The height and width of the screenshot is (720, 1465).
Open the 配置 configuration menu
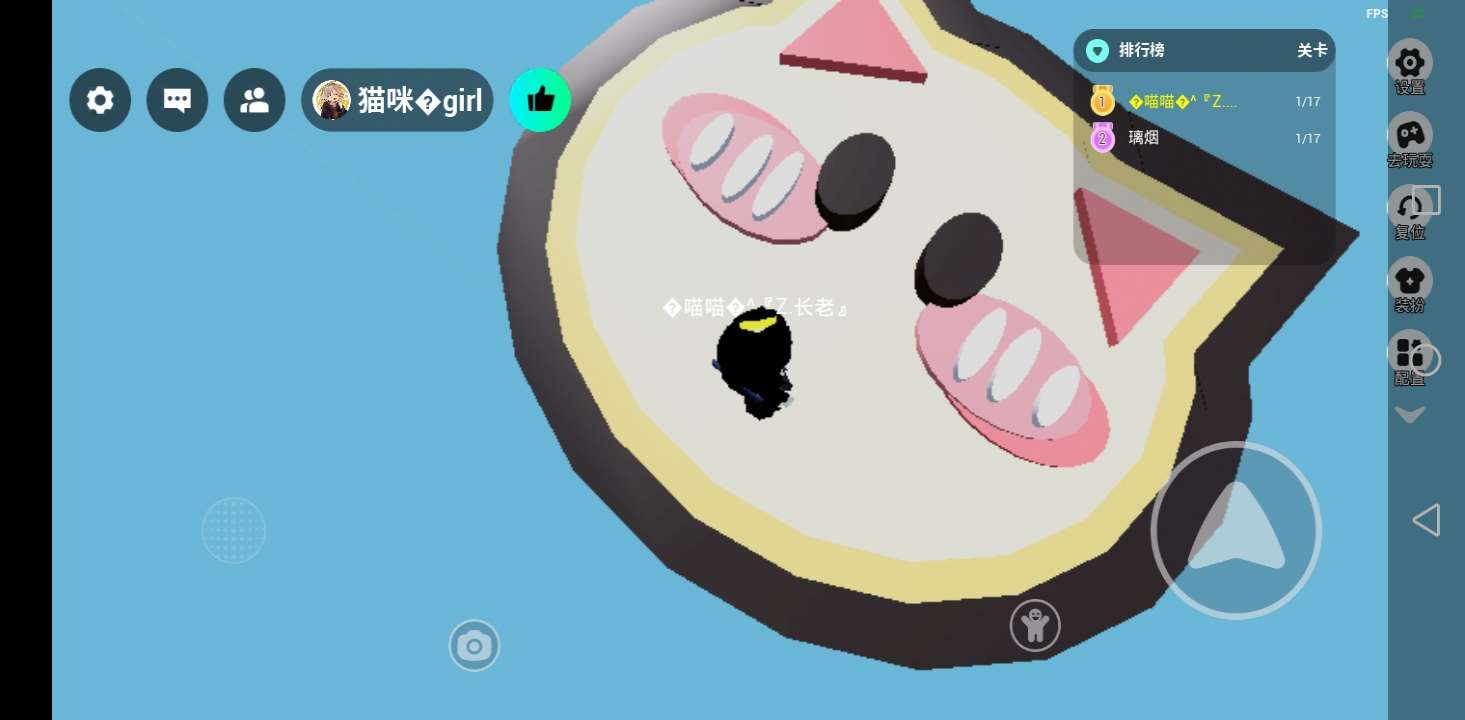[1410, 357]
